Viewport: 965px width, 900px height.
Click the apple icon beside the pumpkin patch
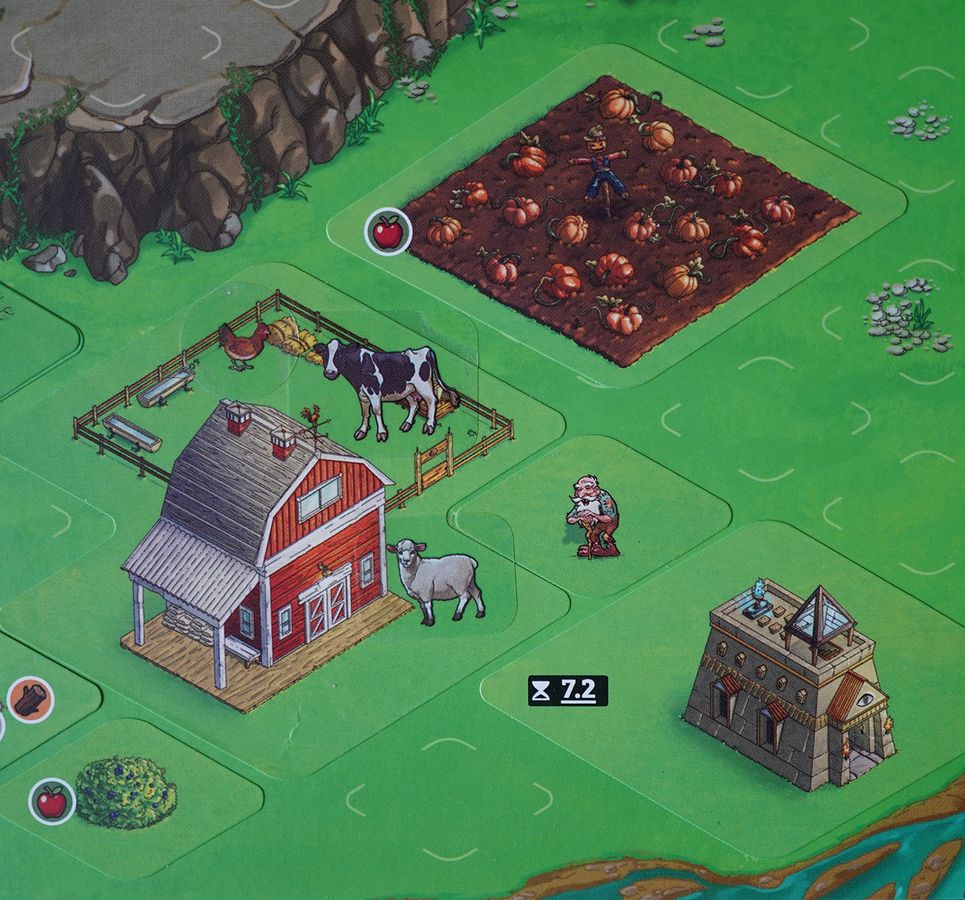click(386, 231)
